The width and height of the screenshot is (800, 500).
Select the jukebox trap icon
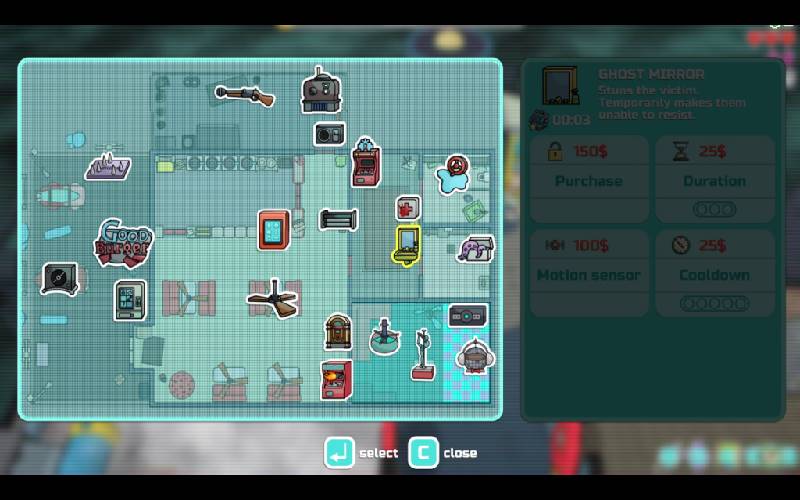click(x=338, y=332)
